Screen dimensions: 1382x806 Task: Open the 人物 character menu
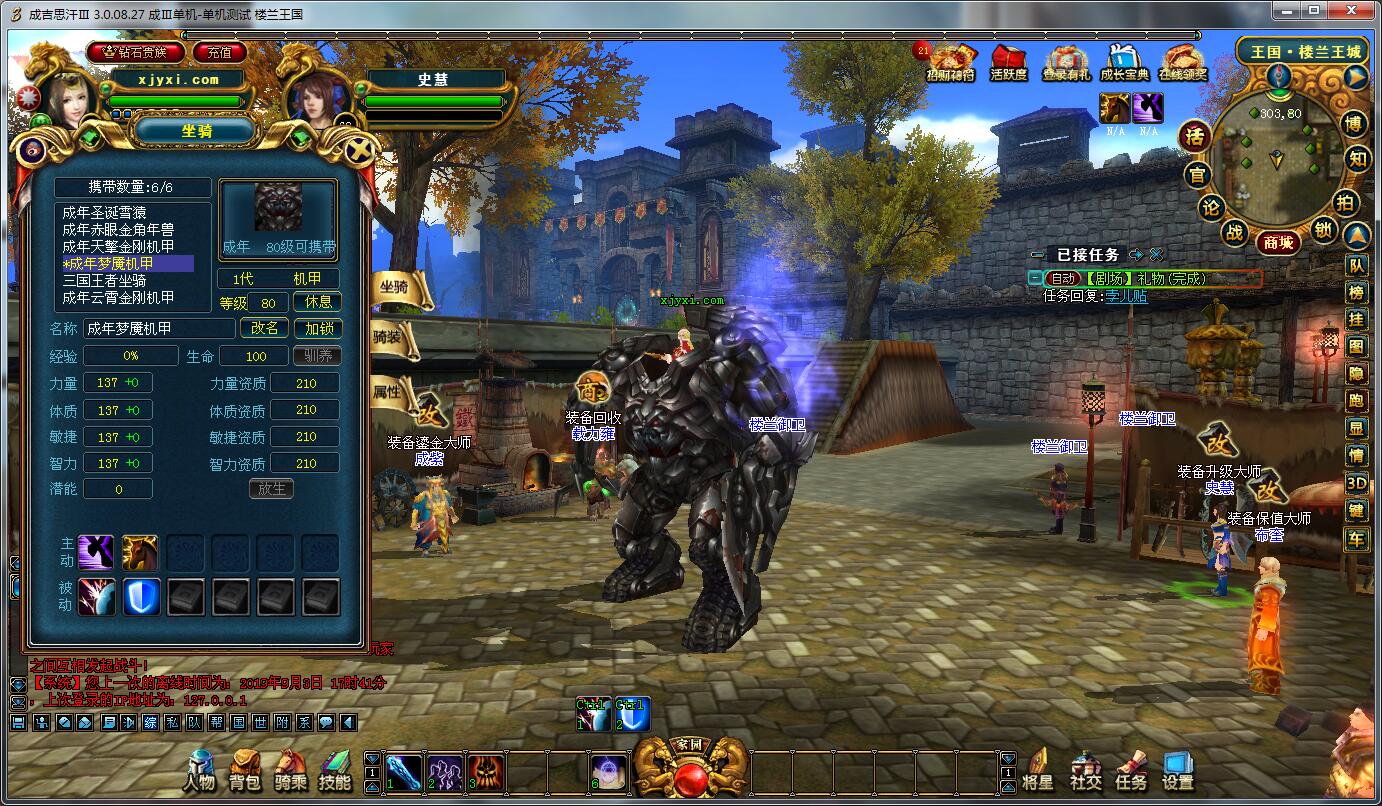pos(199,771)
